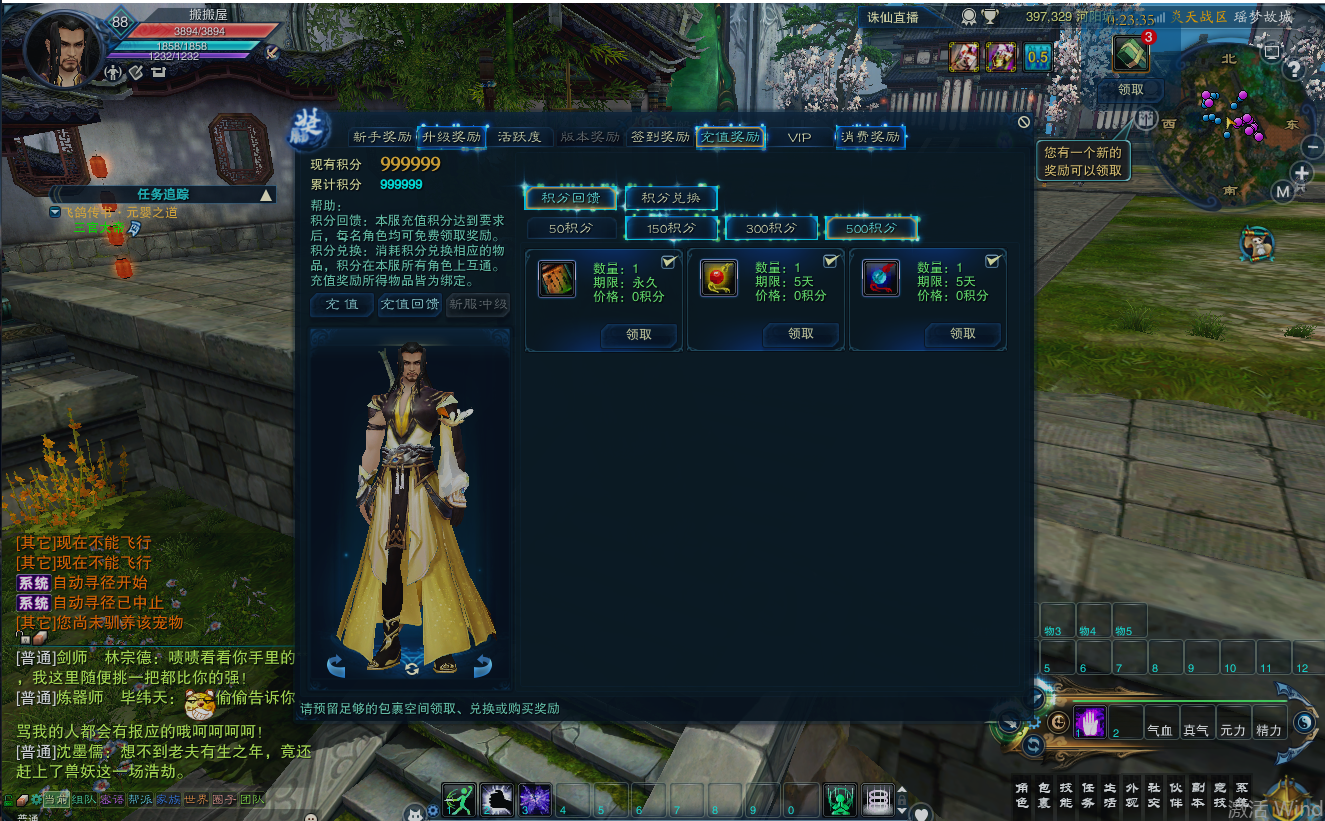Toggle the checkmark on the third reward card
This screenshot has height=821, width=1325.
pyautogui.click(x=992, y=261)
